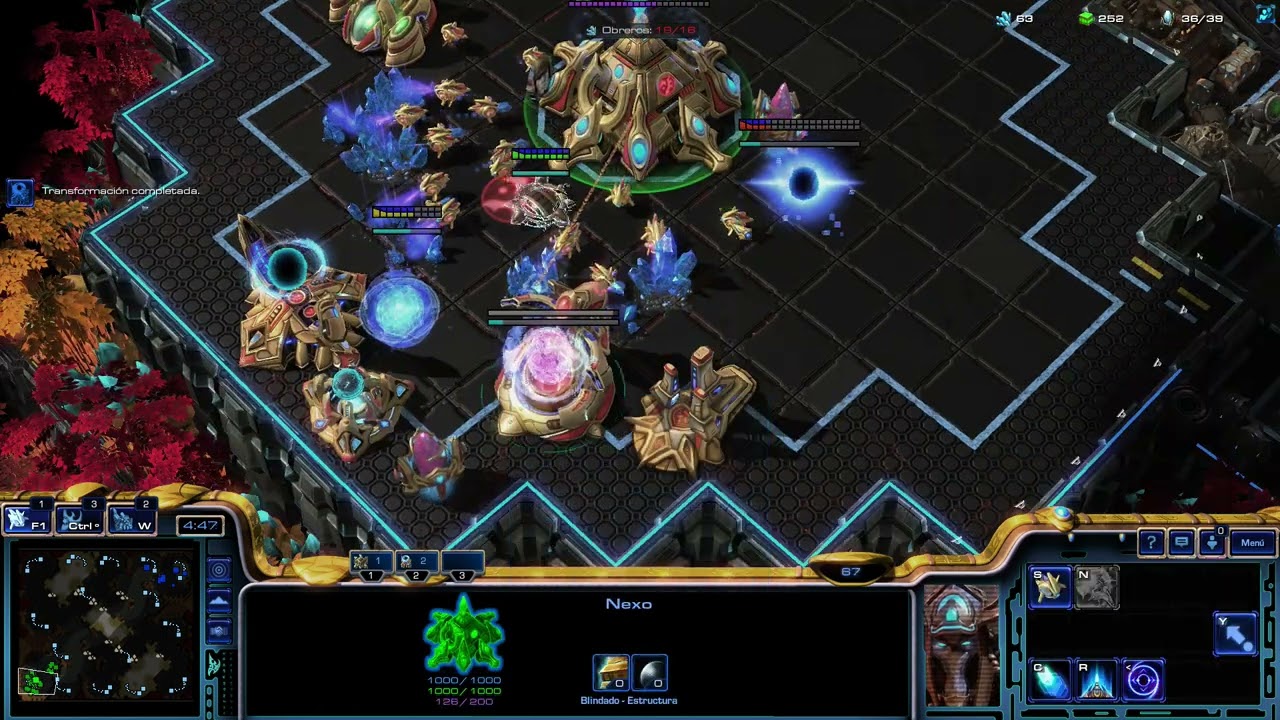Select all army units with the Ctrl button
The height and width of the screenshot is (720, 1280).
point(79,520)
